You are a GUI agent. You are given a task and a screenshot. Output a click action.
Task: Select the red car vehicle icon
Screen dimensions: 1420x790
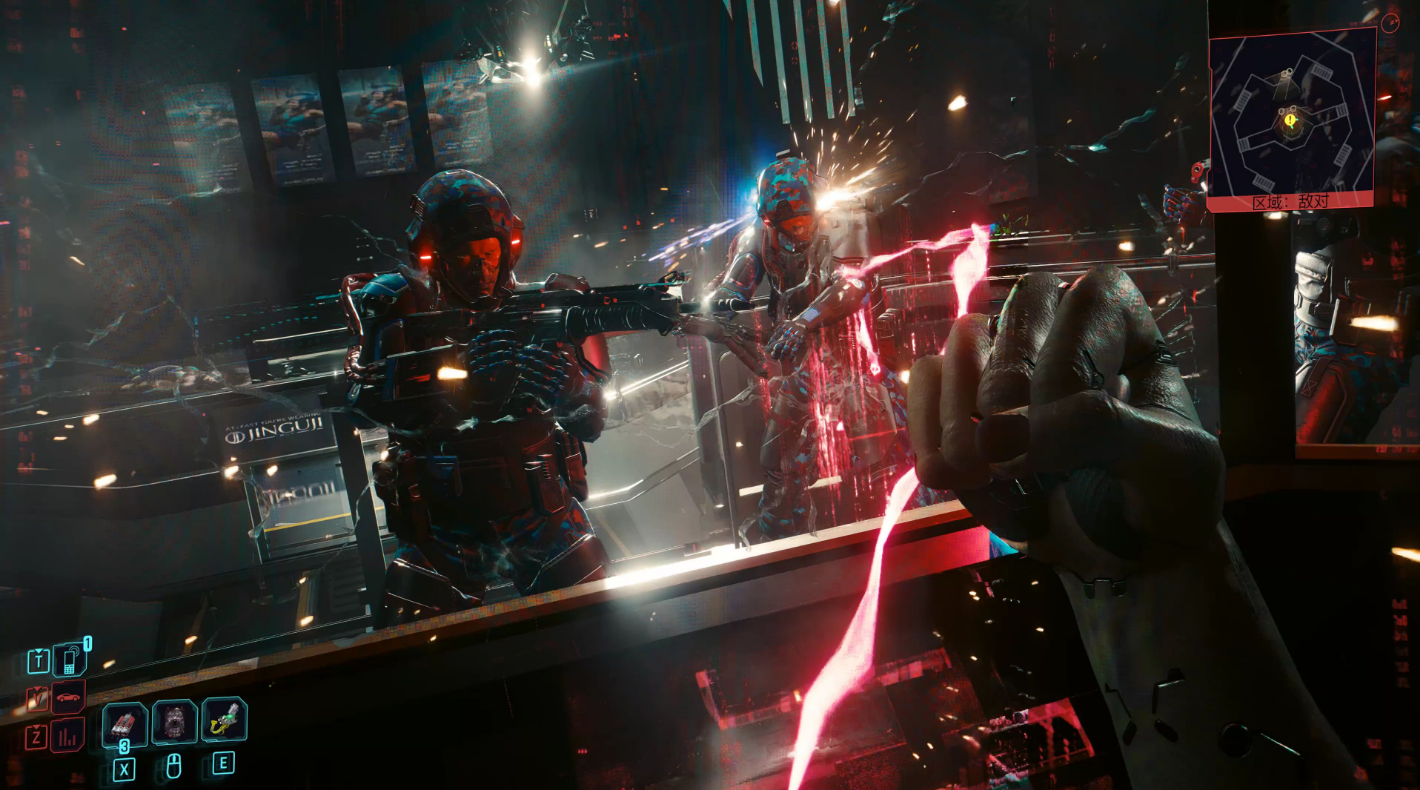(69, 697)
